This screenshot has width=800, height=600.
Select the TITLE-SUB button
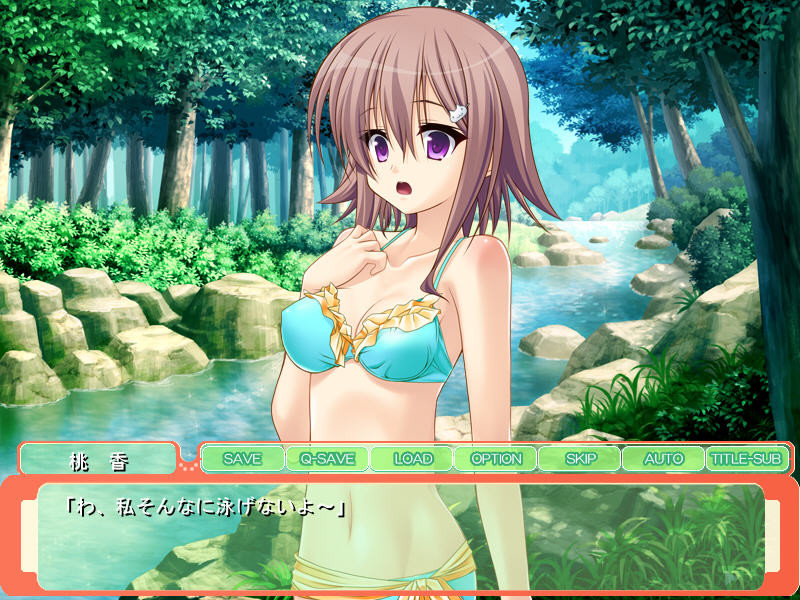coord(746,459)
